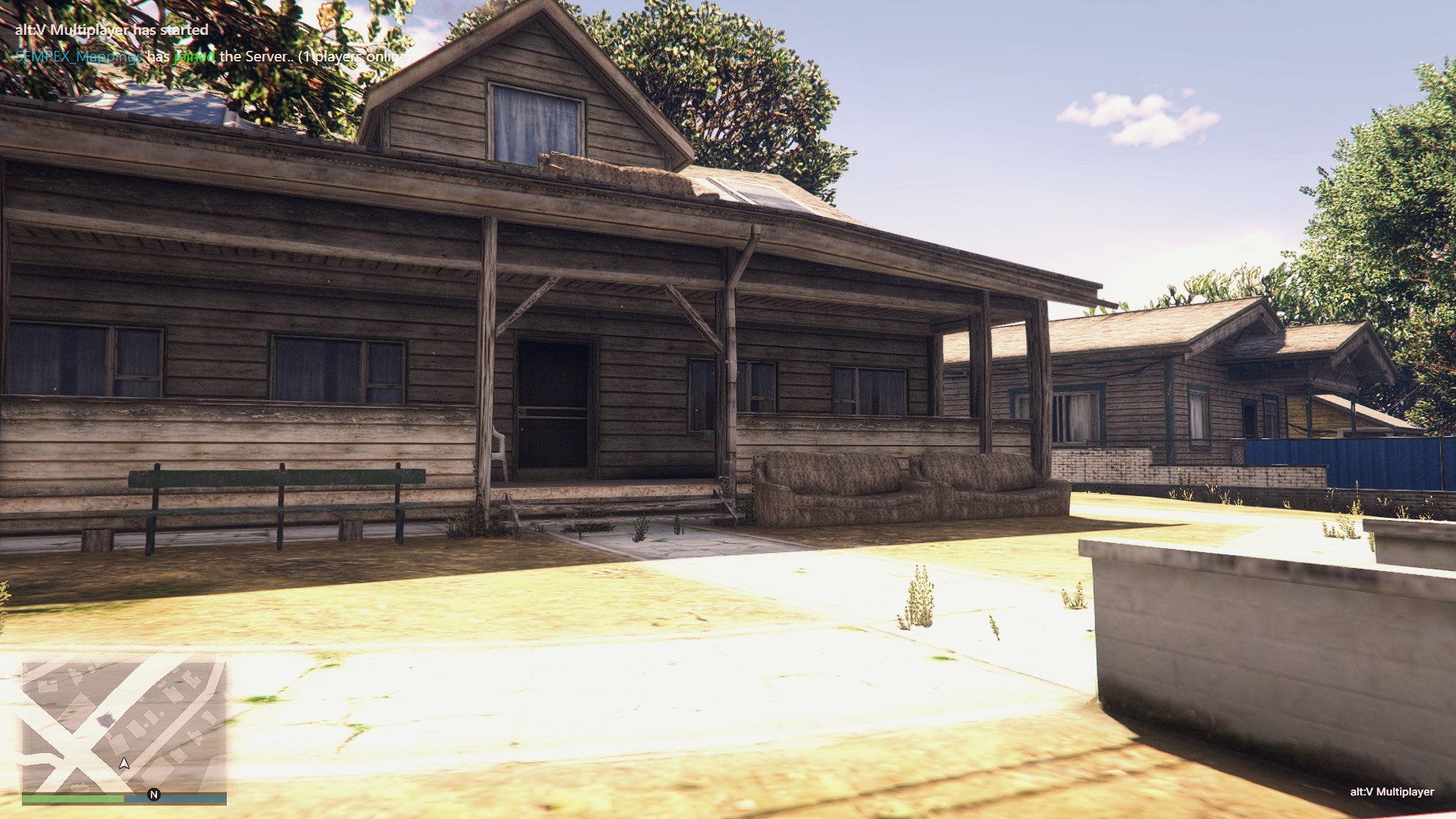Click the alt:V Multiplayer watermark
The image size is (1456, 819).
pos(1392,792)
